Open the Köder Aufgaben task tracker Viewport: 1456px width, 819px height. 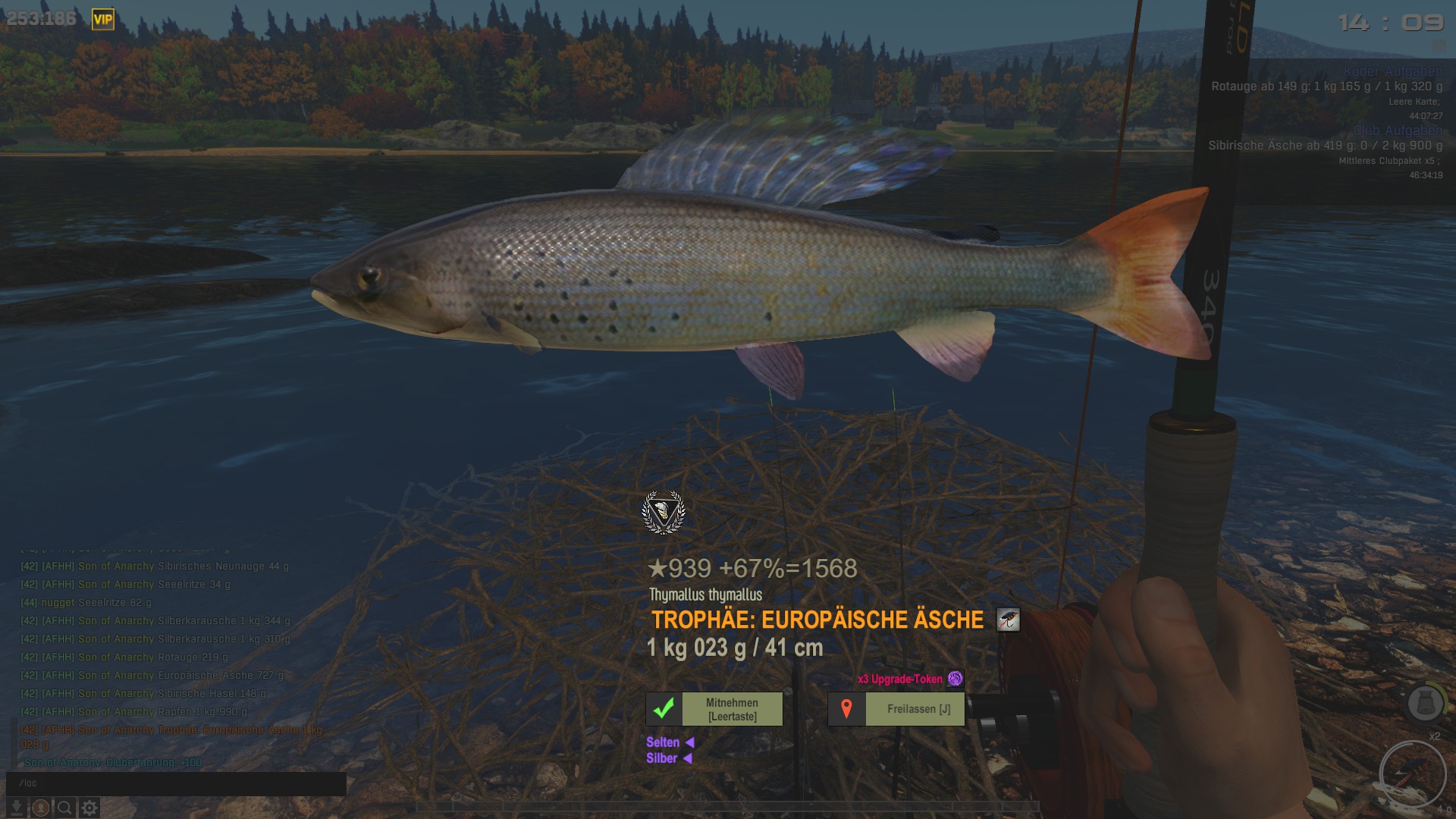click(1392, 72)
